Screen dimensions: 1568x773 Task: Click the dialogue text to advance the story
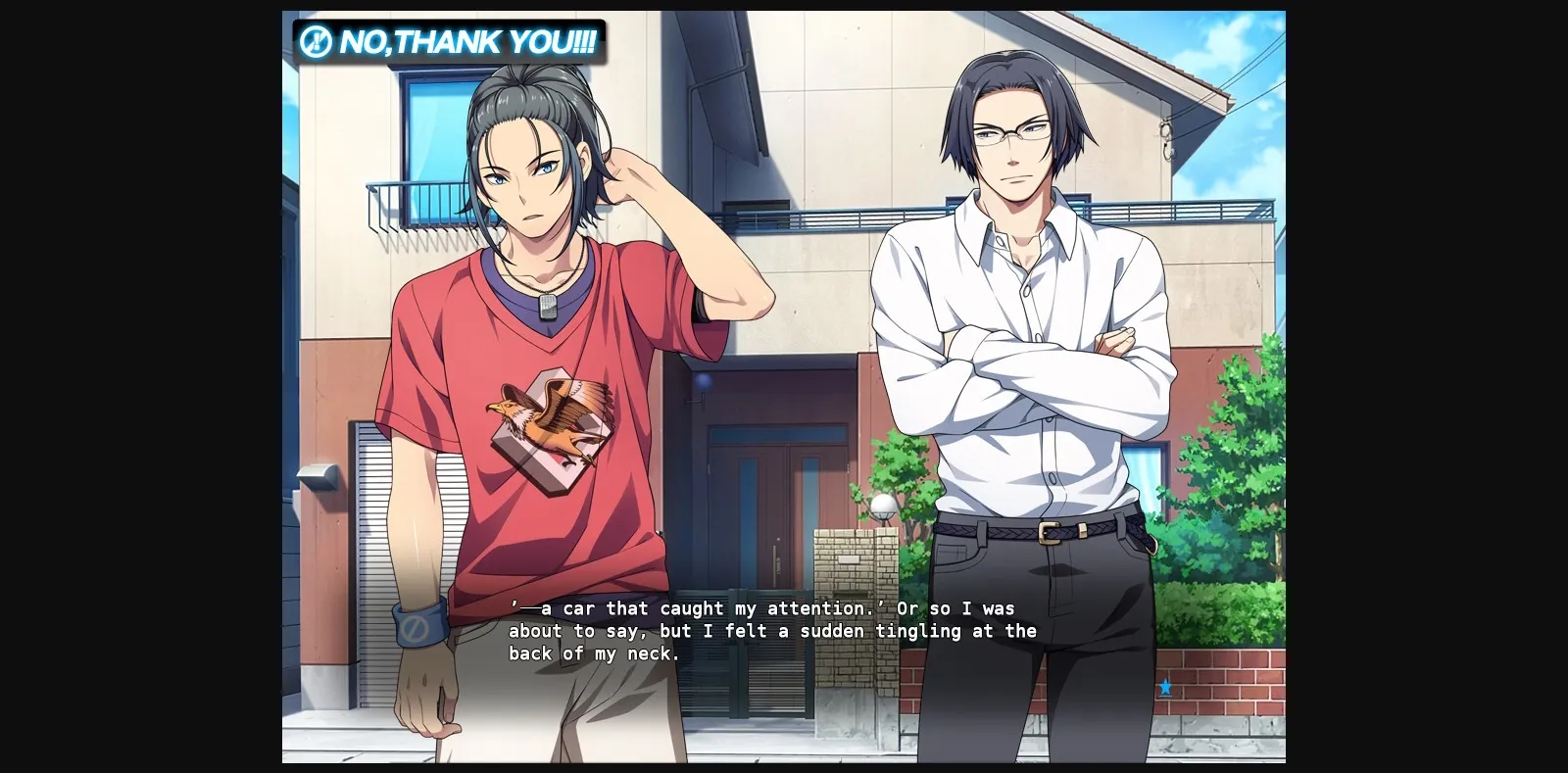(764, 631)
